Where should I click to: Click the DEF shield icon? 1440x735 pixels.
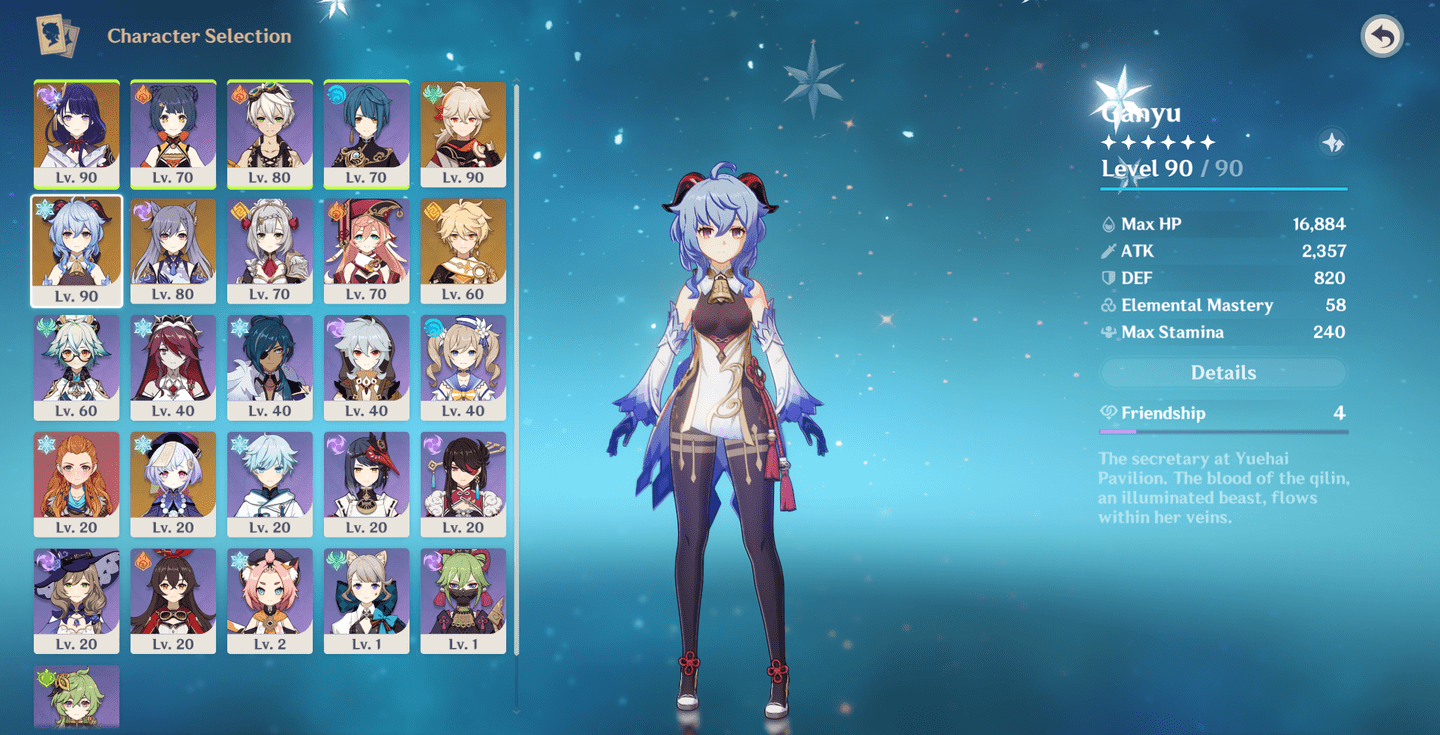(x=1108, y=278)
